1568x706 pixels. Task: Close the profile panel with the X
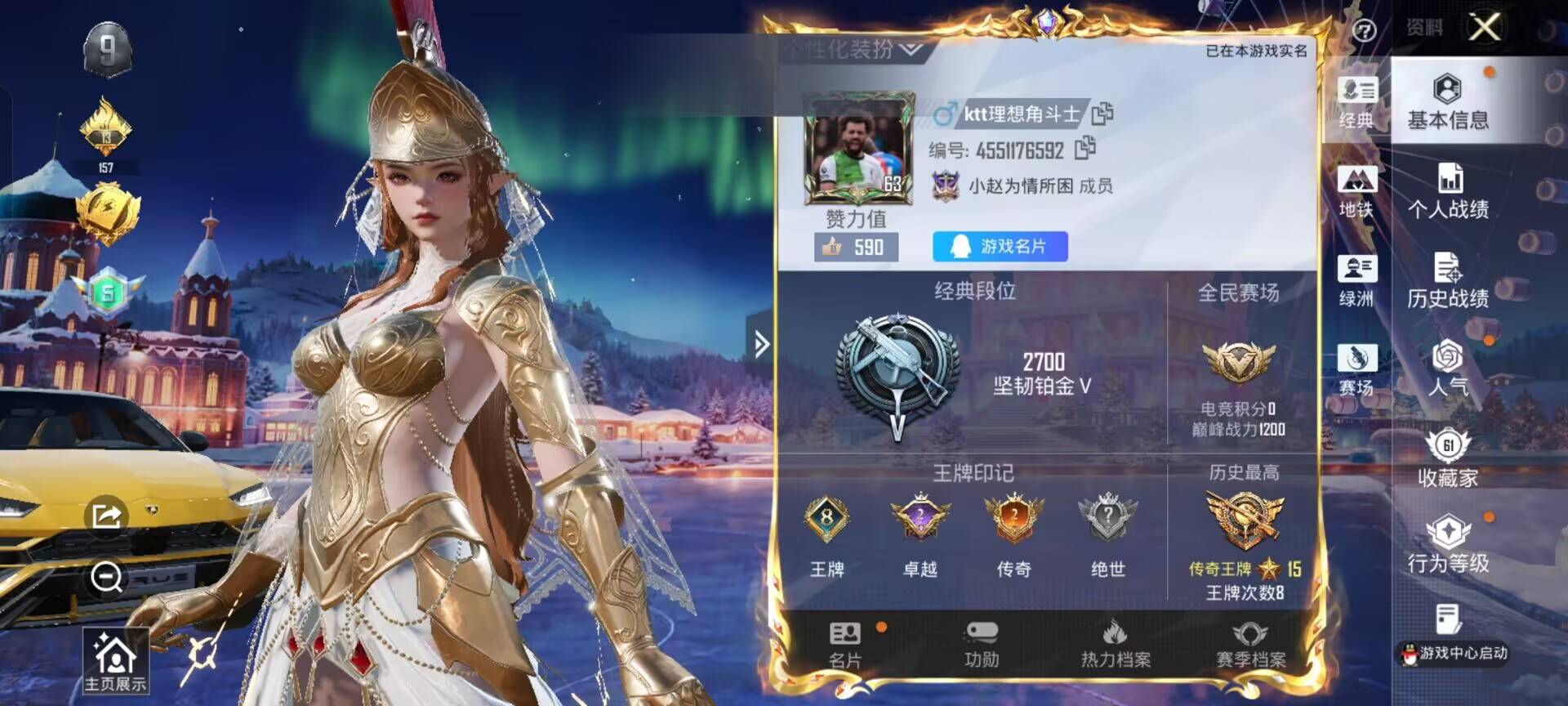click(1485, 28)
